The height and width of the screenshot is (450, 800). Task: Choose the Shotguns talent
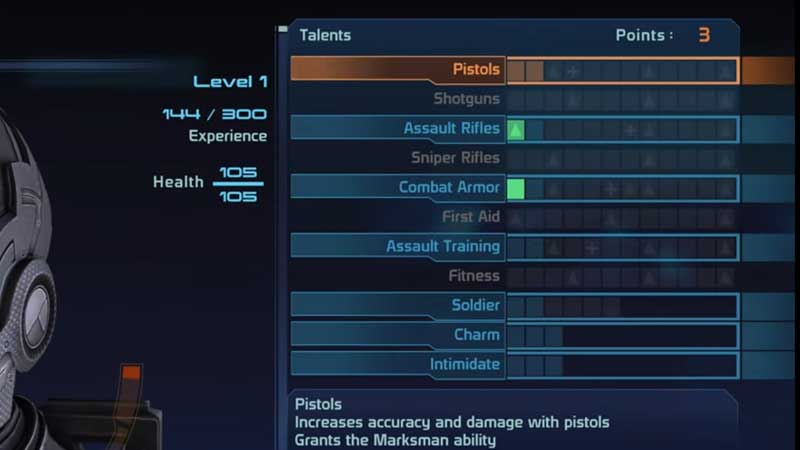[466, 99]
